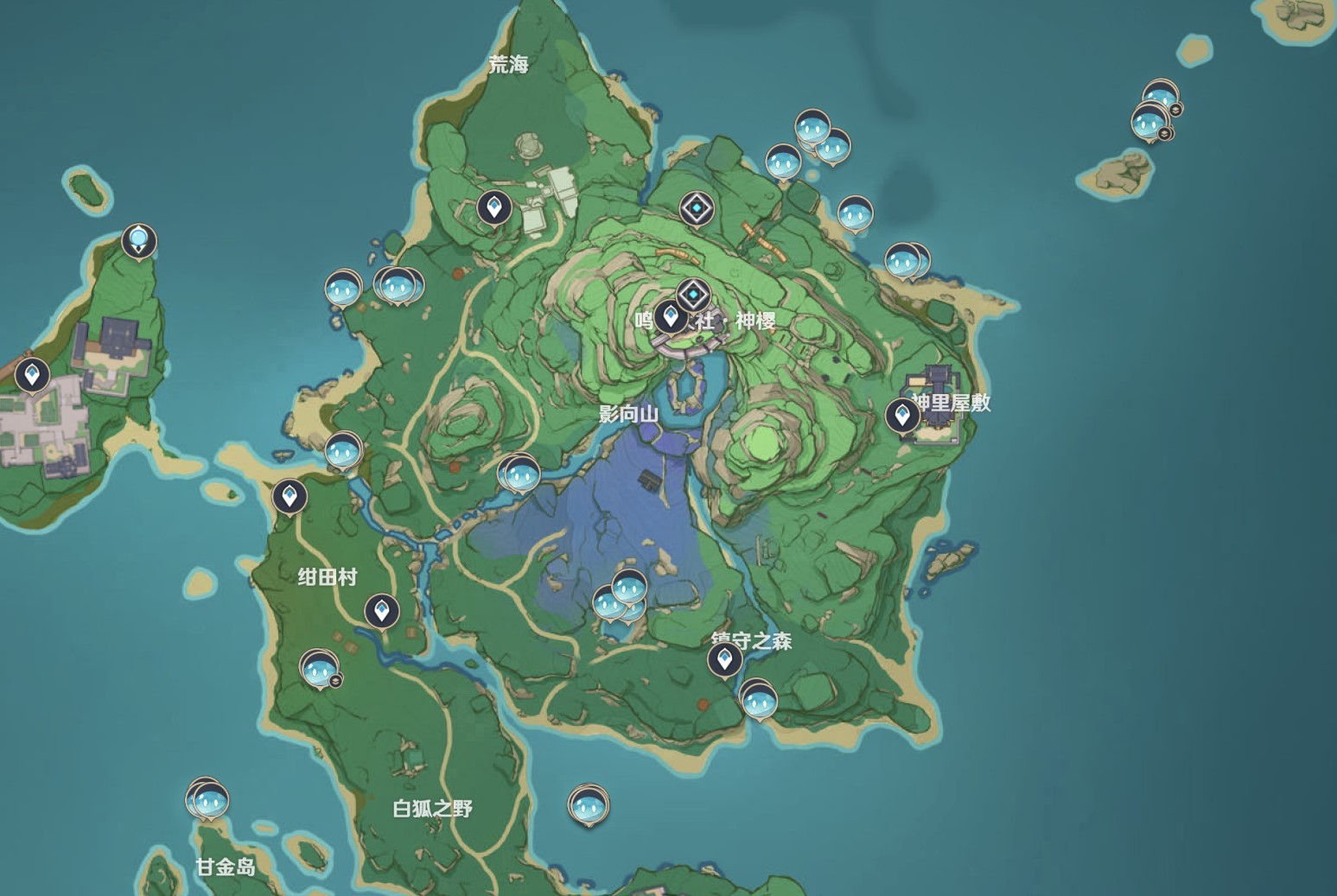Click the blue blob marker in the sea east of 白狐之野
Screen dimensions: 1337x896
(589, 806)
